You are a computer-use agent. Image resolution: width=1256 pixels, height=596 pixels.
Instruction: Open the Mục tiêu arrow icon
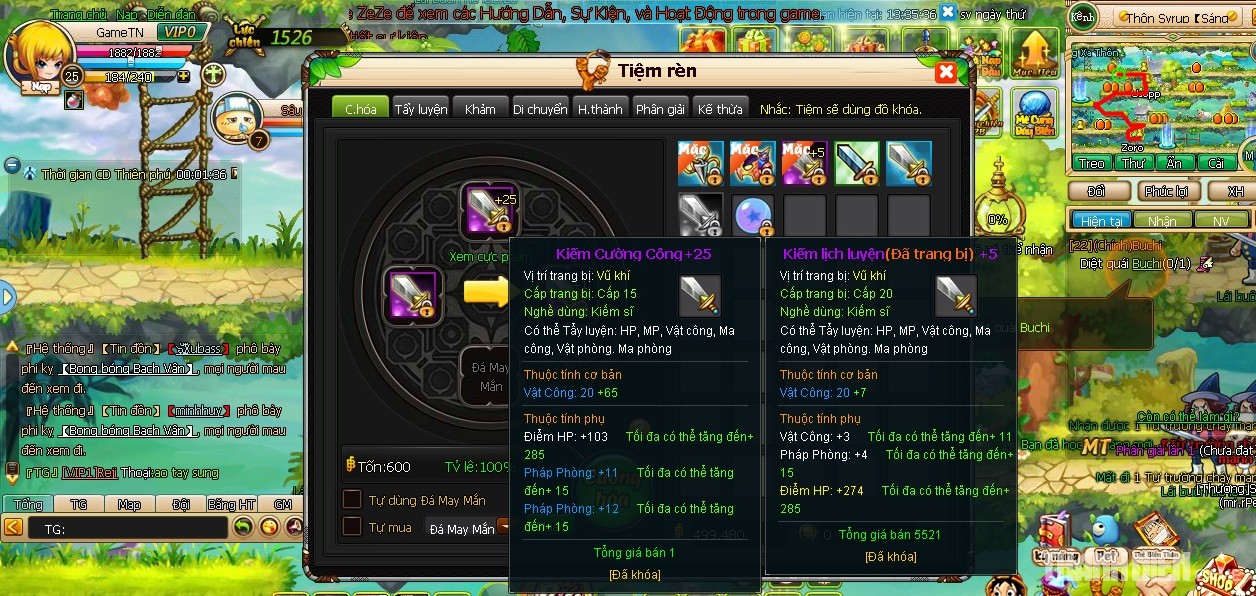1034,52
